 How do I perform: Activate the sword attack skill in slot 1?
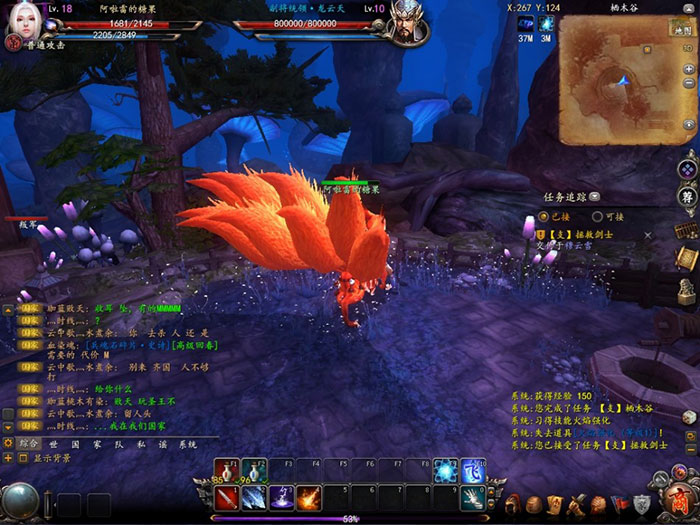pos(226,497)
